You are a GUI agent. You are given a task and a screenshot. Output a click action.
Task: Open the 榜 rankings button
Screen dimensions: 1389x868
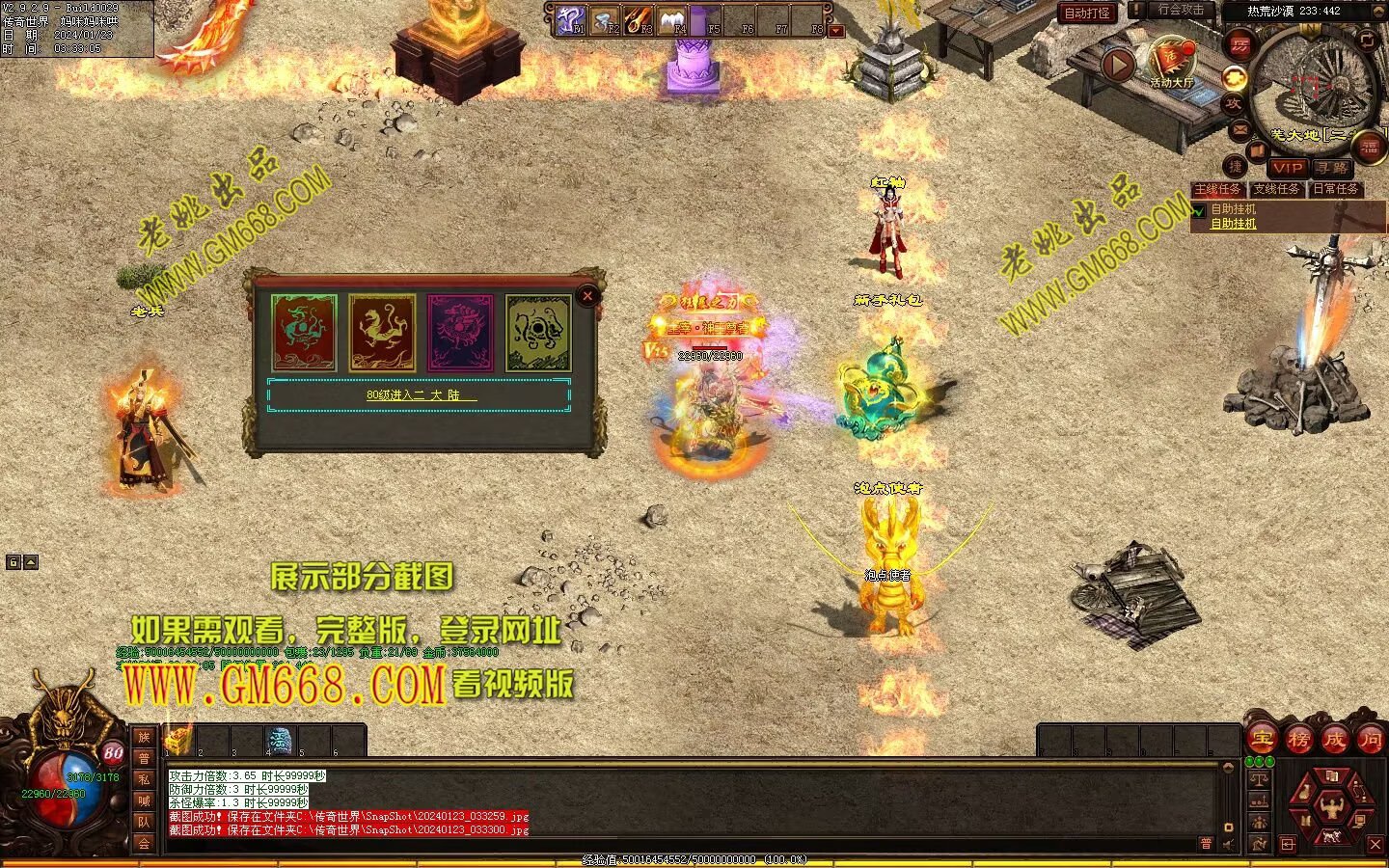(1298, 740)
